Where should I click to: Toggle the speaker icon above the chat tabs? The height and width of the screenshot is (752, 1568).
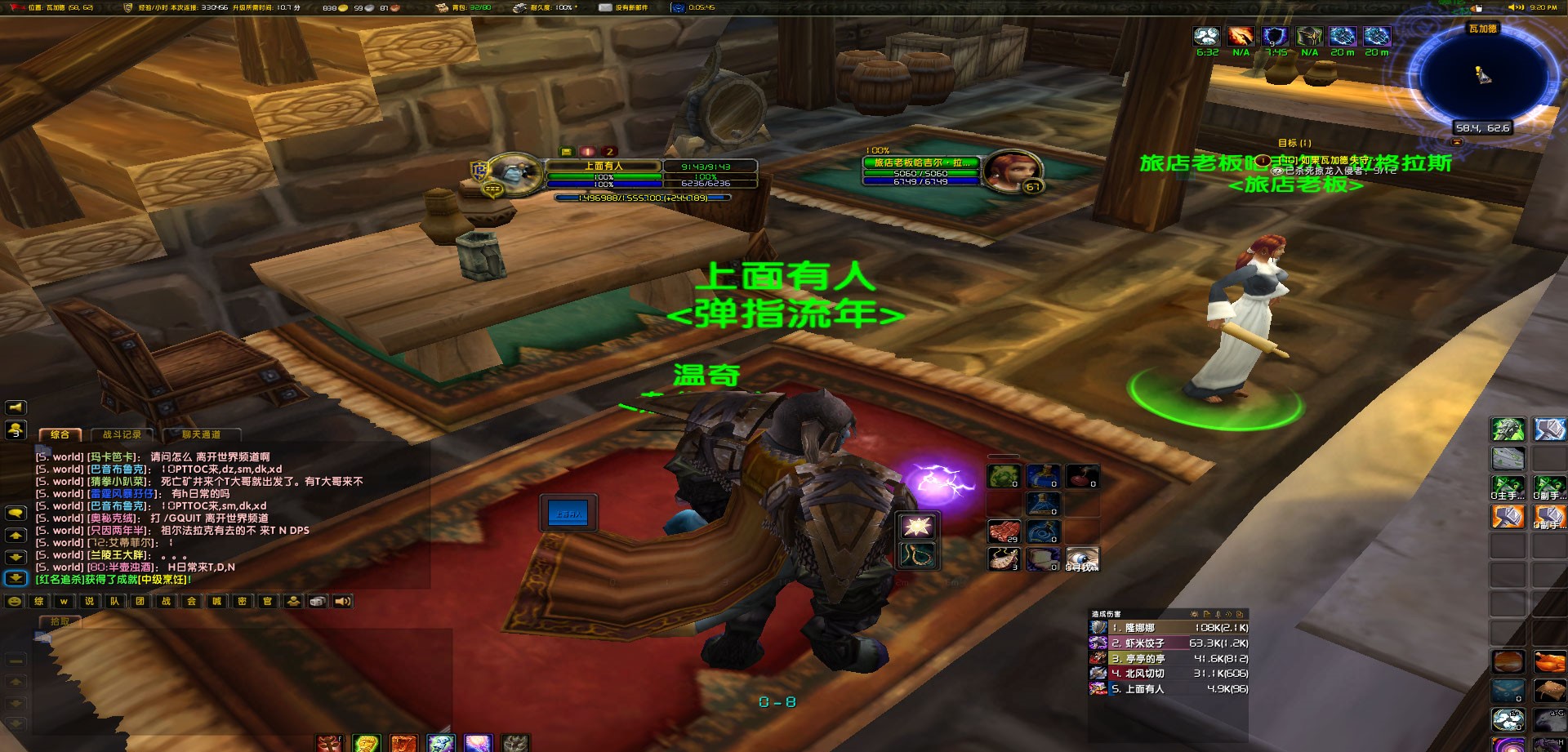click(x=15, y=407)
